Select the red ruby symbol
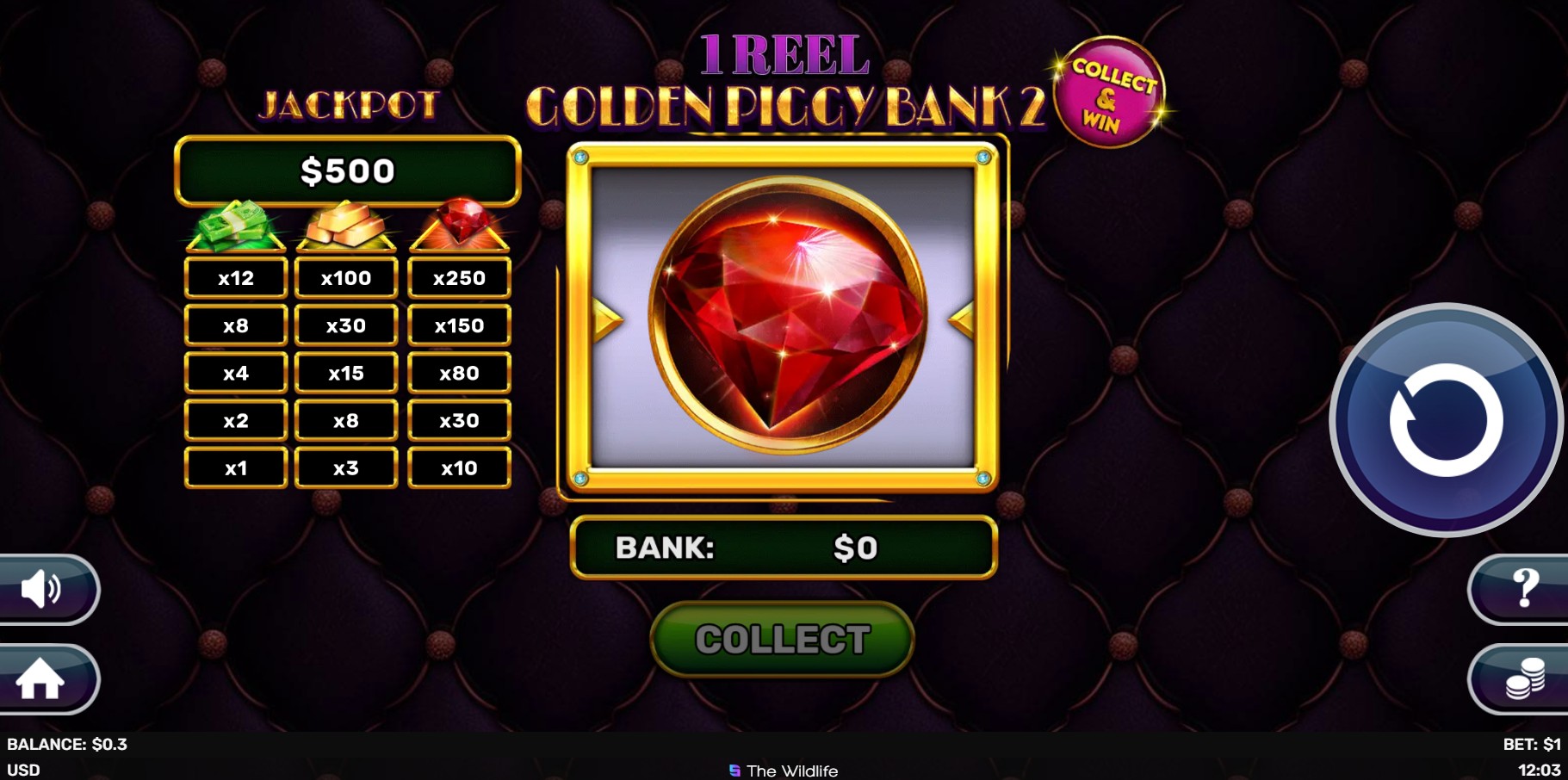This screenshot has height=780, width=1568. click(x=459, y=226)
